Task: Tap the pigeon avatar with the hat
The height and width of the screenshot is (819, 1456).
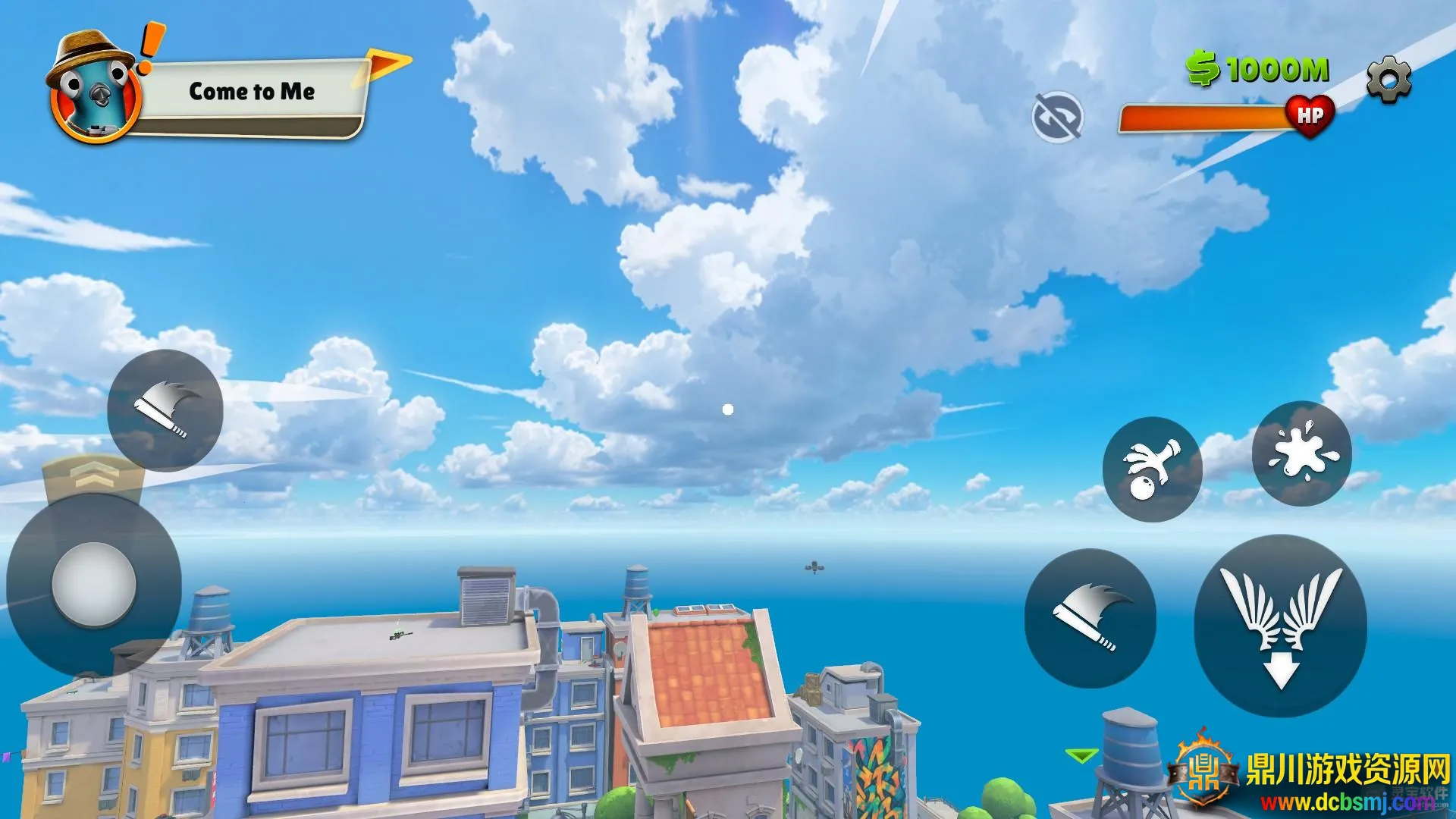Action: tap(93, 93)
